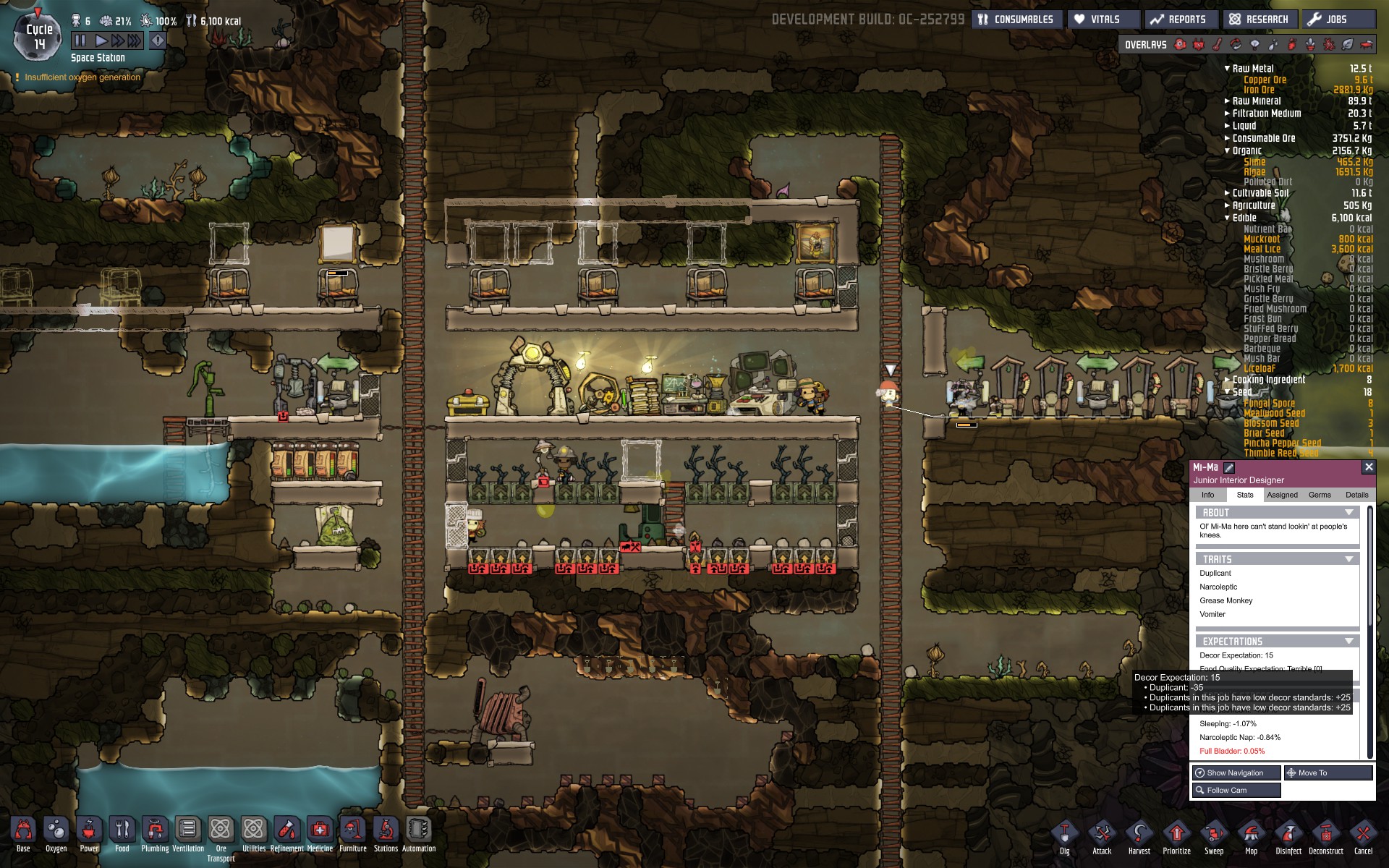
Task: Open the Germs tab
Action: coord(1320,495)
